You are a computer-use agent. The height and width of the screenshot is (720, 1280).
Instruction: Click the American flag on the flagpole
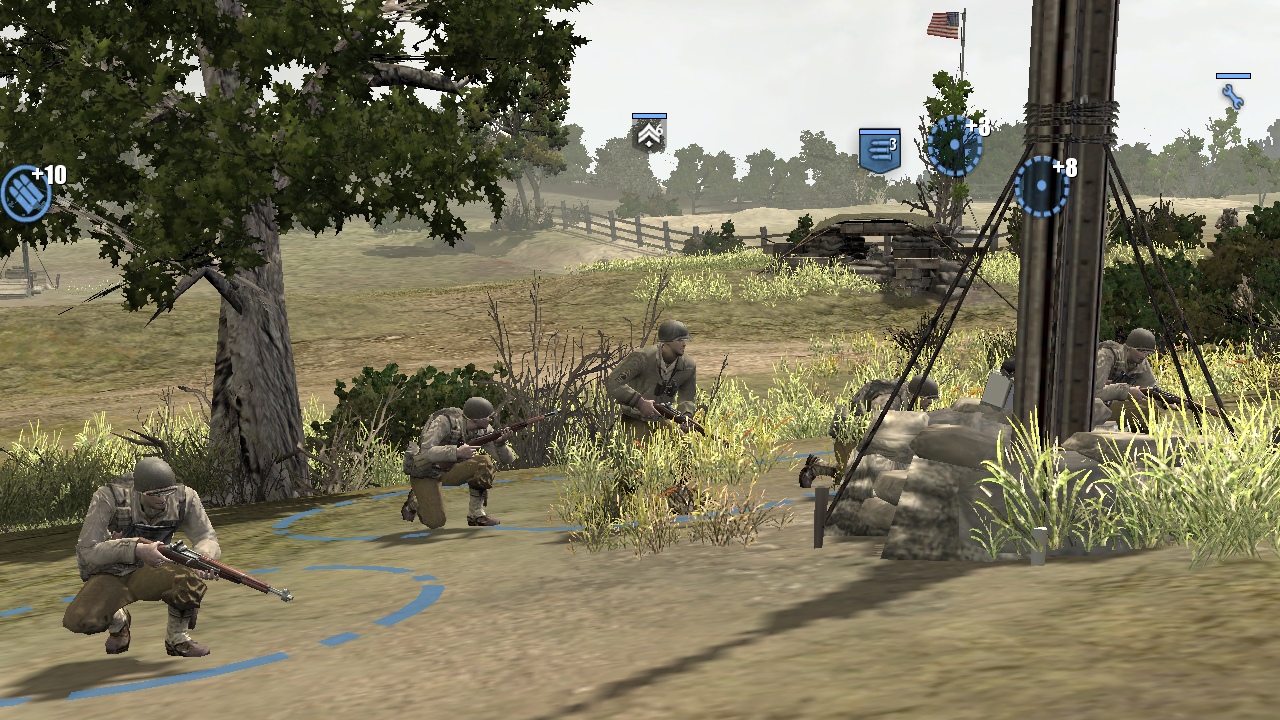(x=944, y=22)
